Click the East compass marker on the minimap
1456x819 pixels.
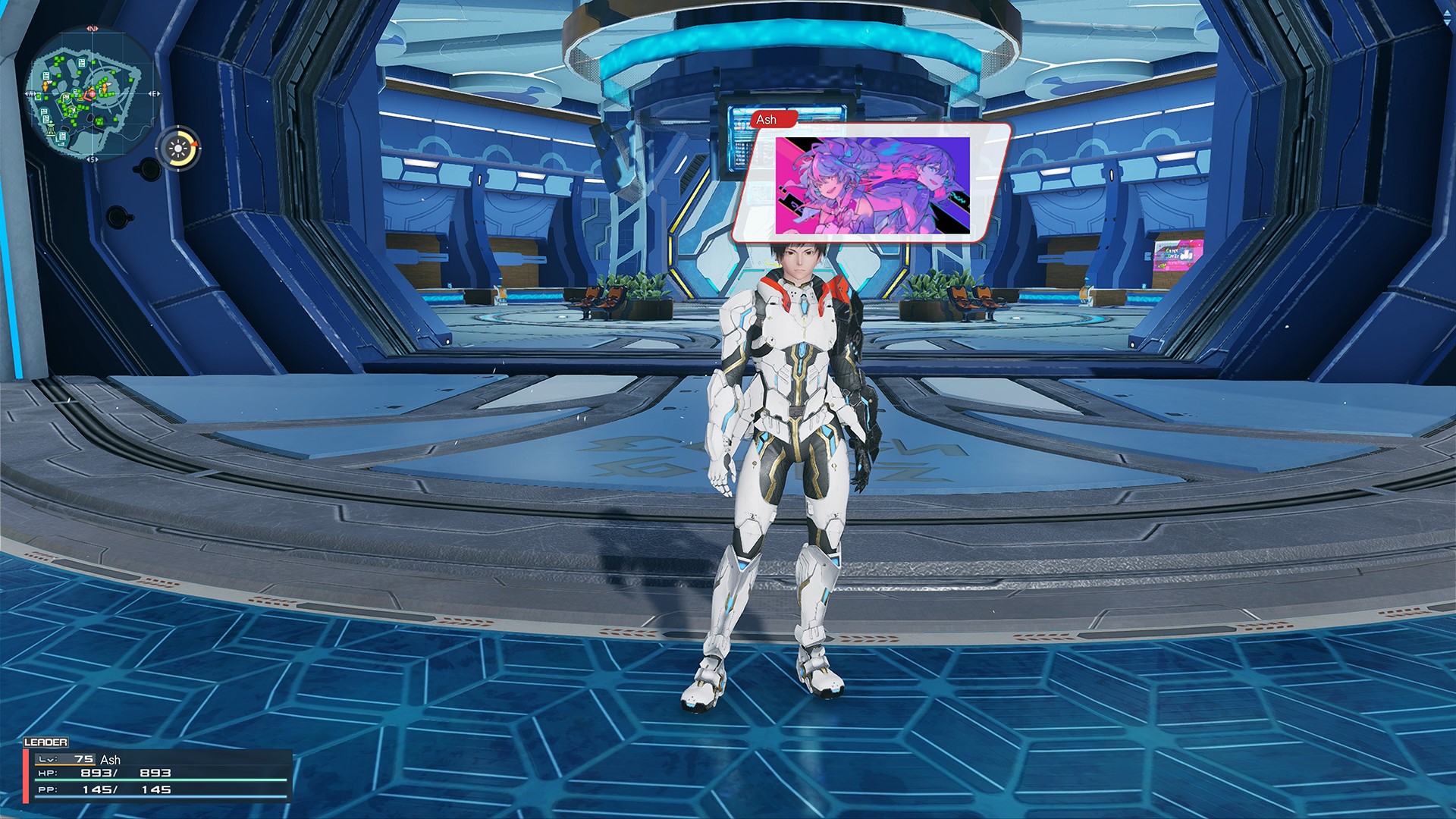click(x=154, y=93)
